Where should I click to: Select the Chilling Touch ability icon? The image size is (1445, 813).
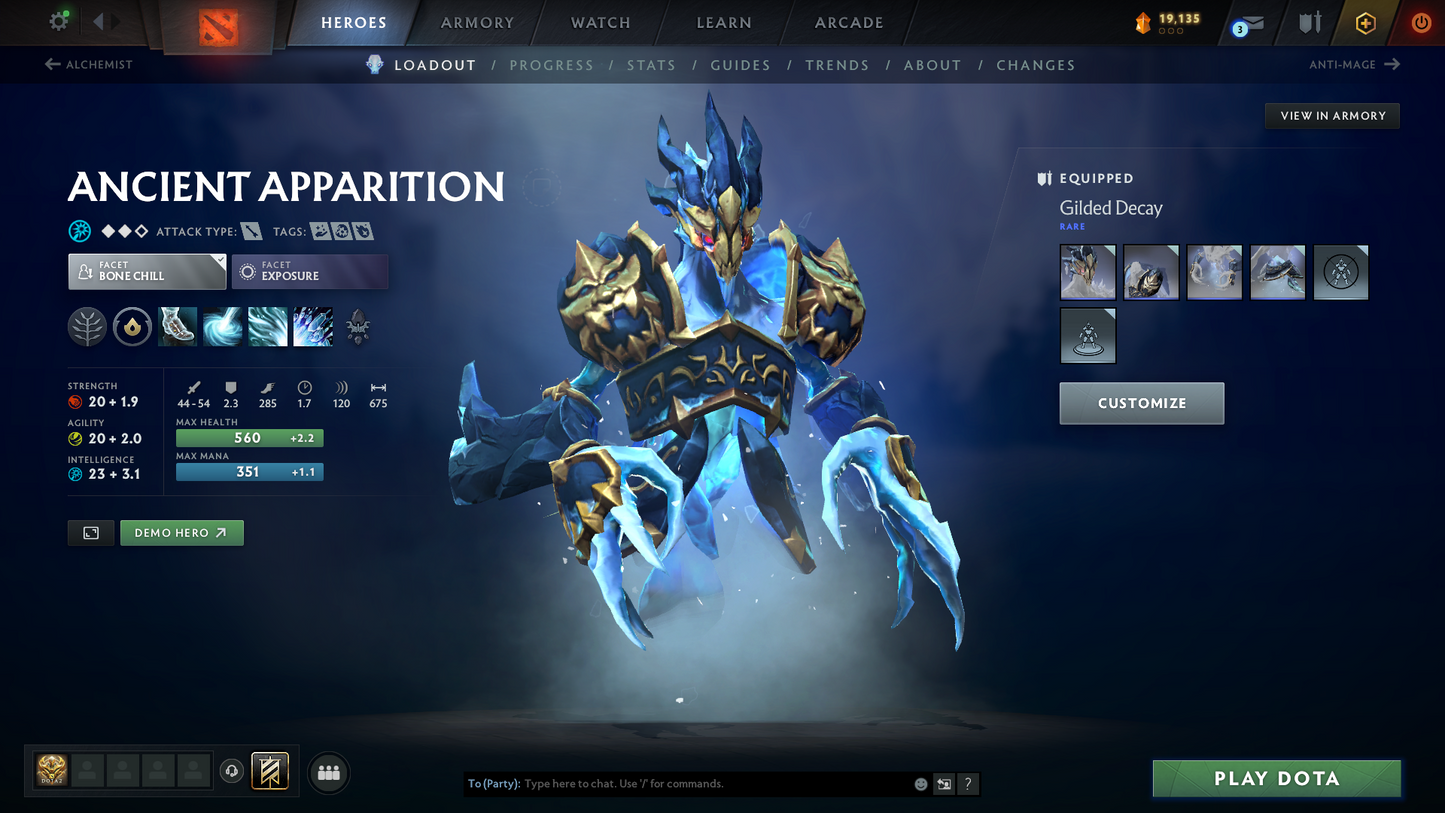tap(267, 327)
